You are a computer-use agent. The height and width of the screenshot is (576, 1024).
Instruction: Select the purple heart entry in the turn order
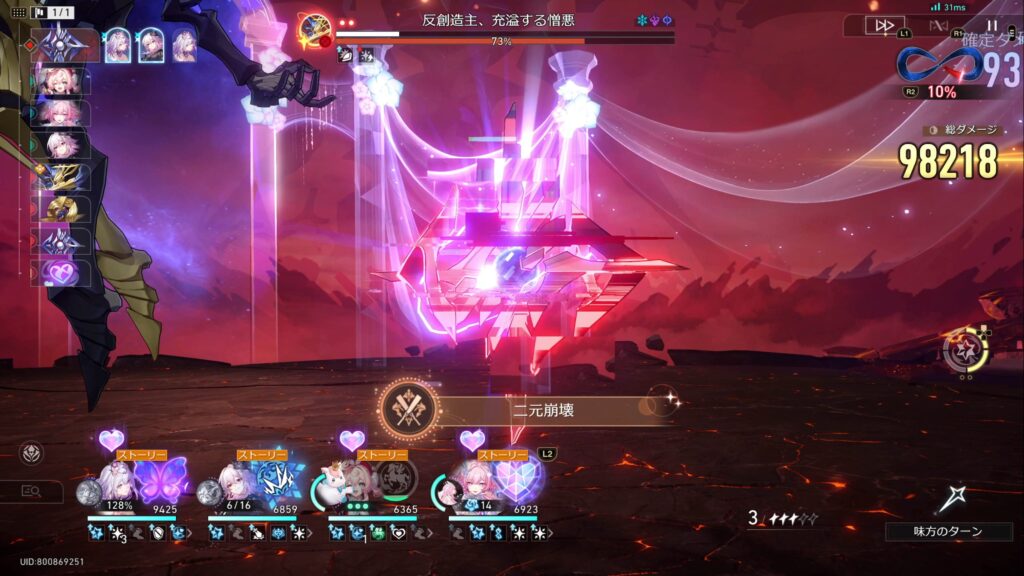coord(63,272)
